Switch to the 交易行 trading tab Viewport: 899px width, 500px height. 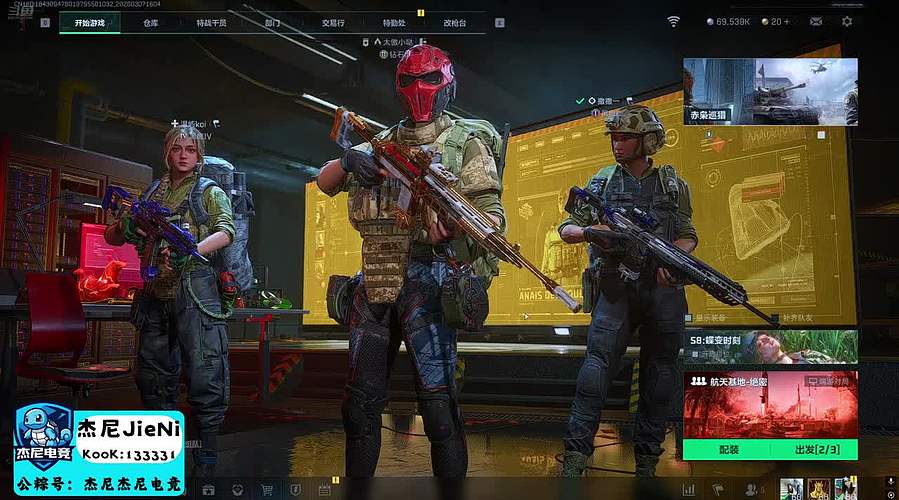point(333,22)
